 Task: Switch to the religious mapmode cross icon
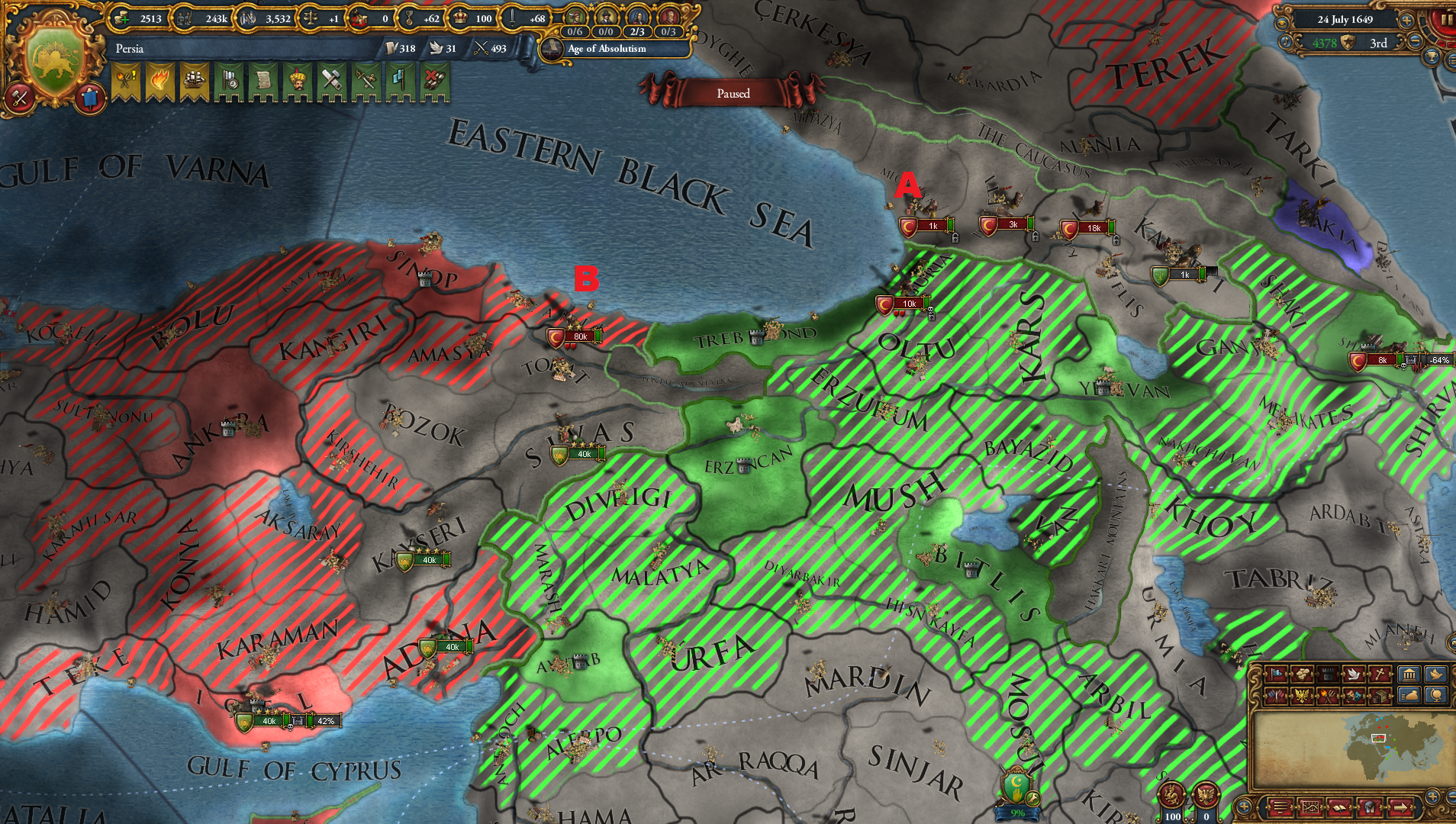[1380, 674]
